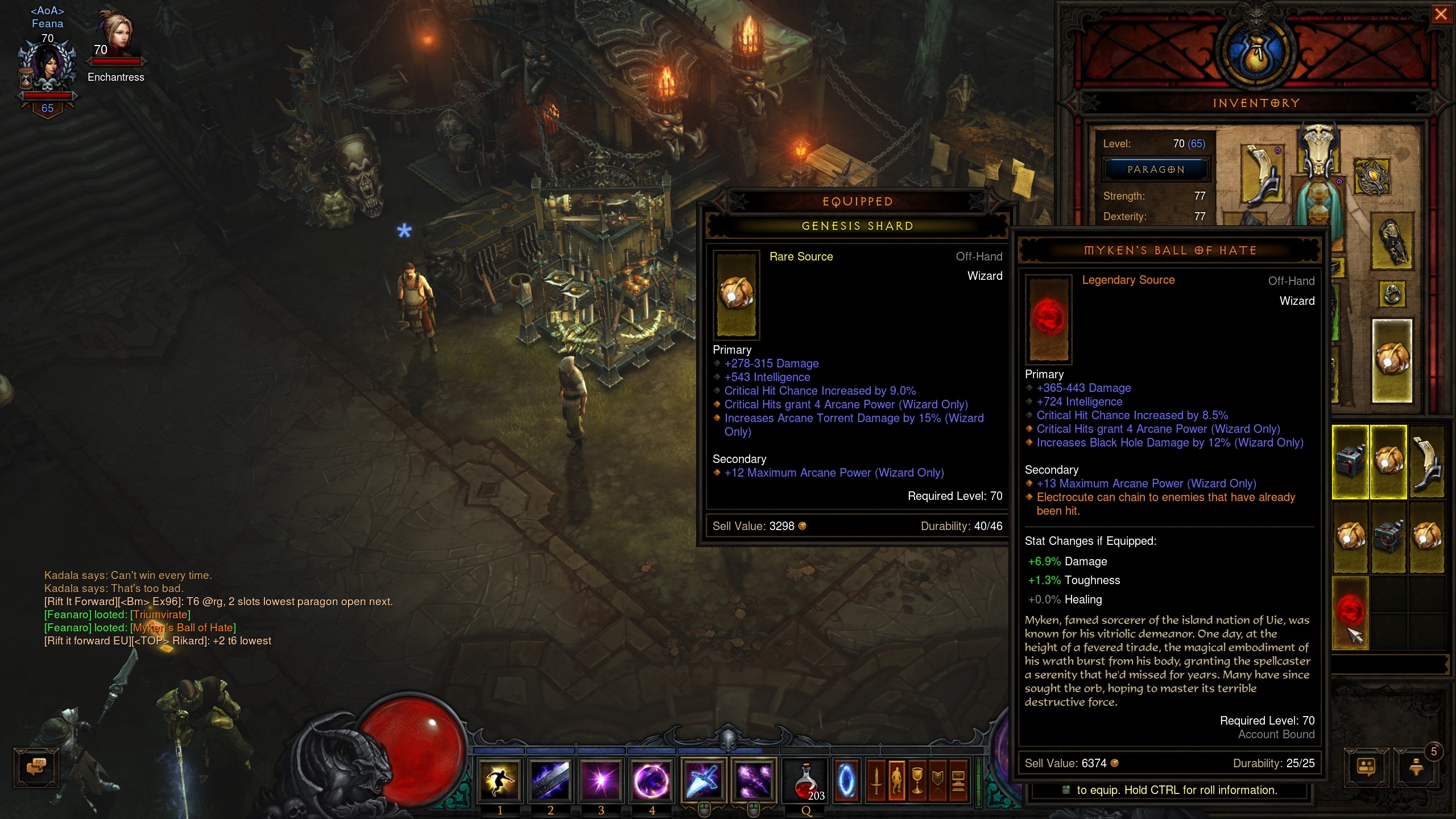
Task: Open the game menu computer icon
Action: click(x=958, y=781)
